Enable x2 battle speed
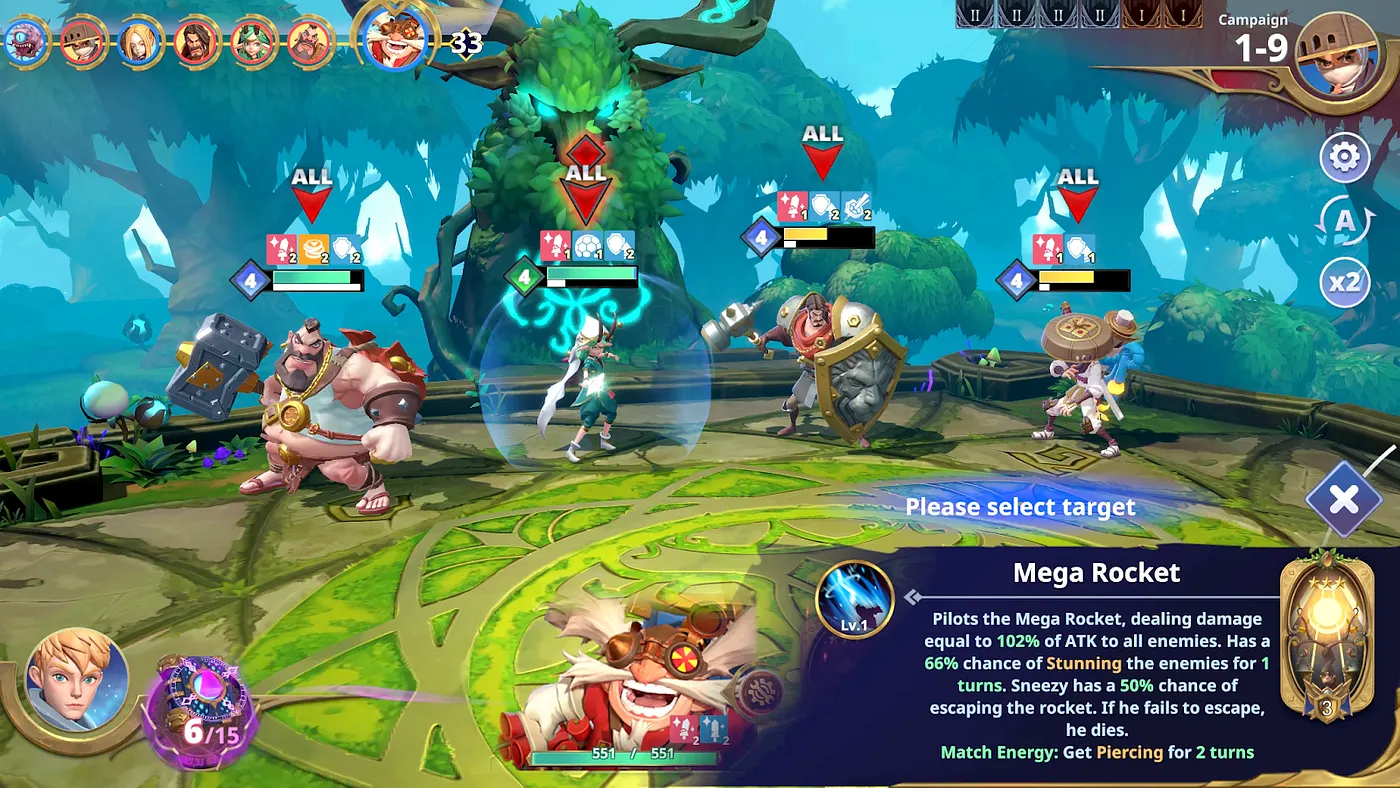 click(x=1346, y=282)
